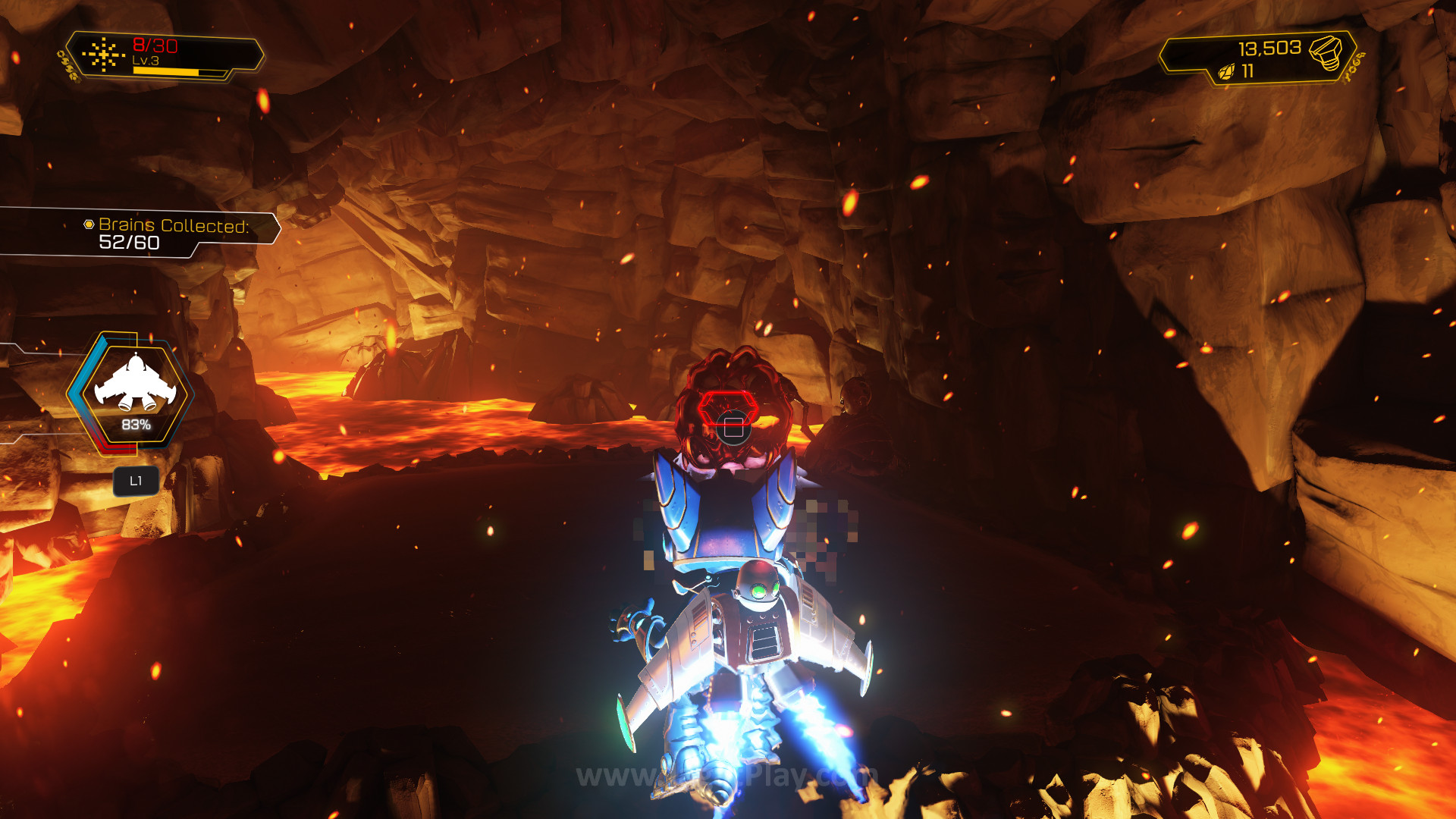Target the red hexagonal lock-on reticle
The height and width of the screenshot is (819, 1456).
(728, 408)
